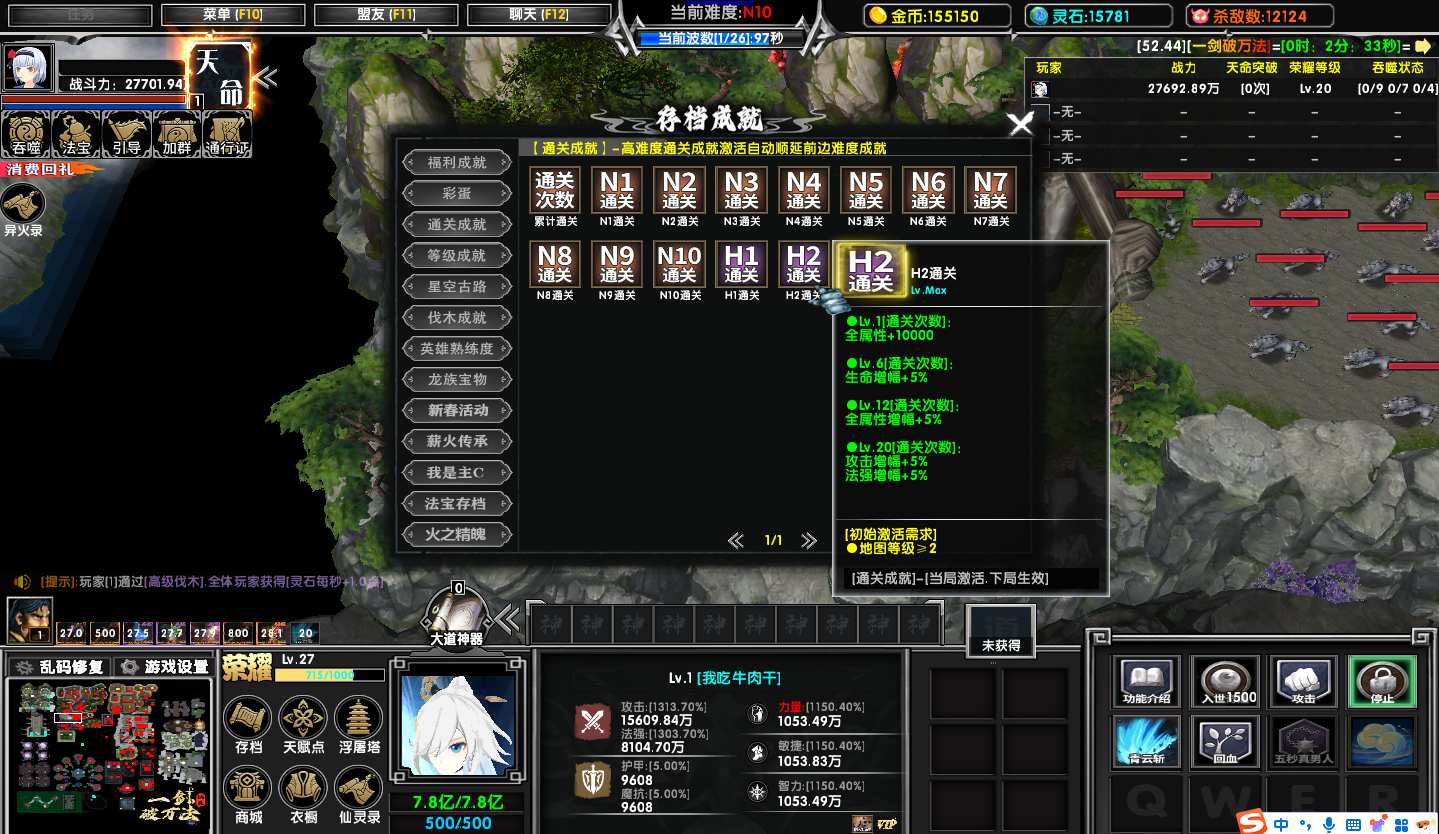Screen dimensions: 1439x834
Task: Click the minimap
Action: pos(109,746)
